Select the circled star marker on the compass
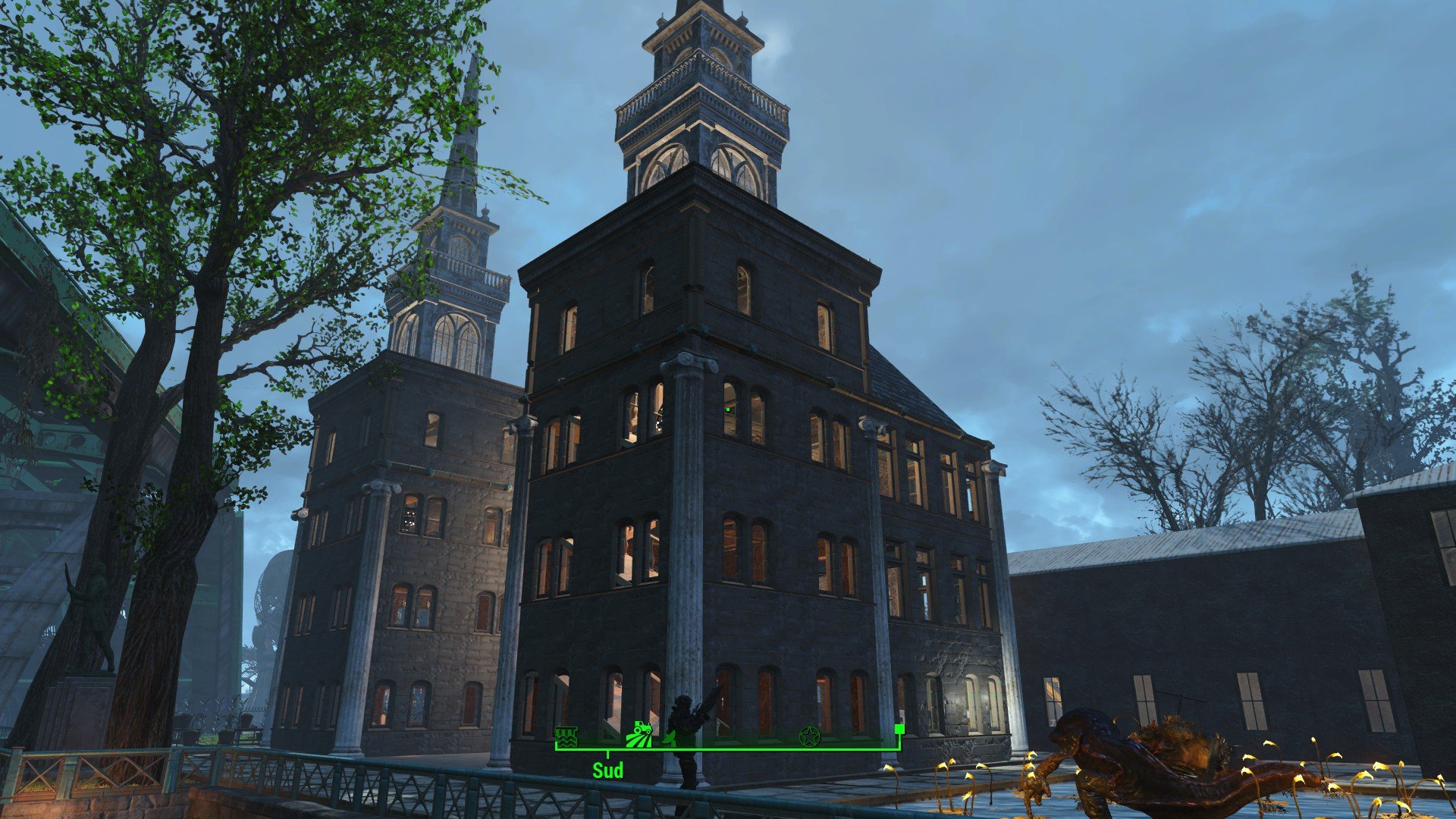Image resolution: width=1456 pixels, height=819 pixels. point(810,735)
